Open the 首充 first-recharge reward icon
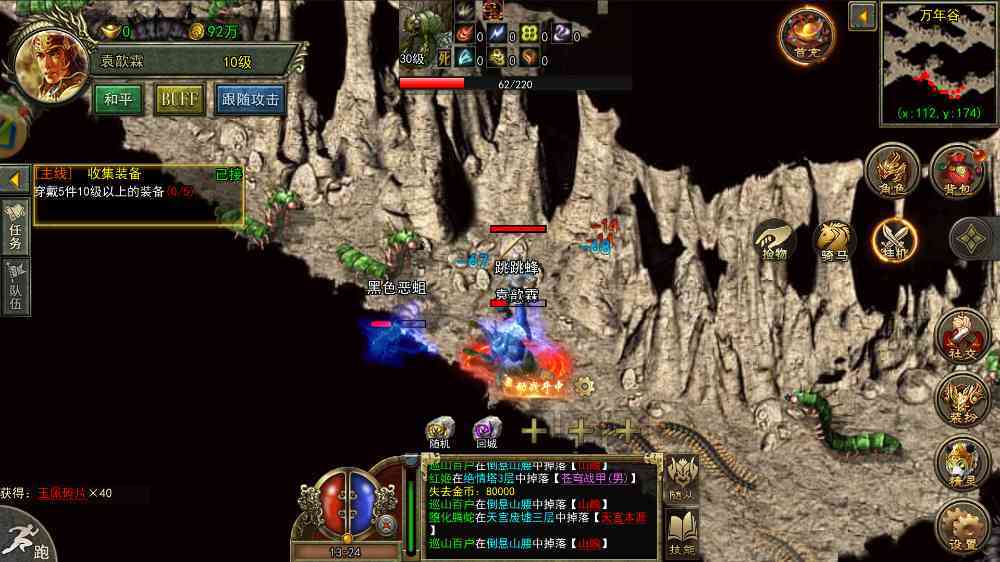This screenshot has height=562, width=1000. [x=807, y=36]
